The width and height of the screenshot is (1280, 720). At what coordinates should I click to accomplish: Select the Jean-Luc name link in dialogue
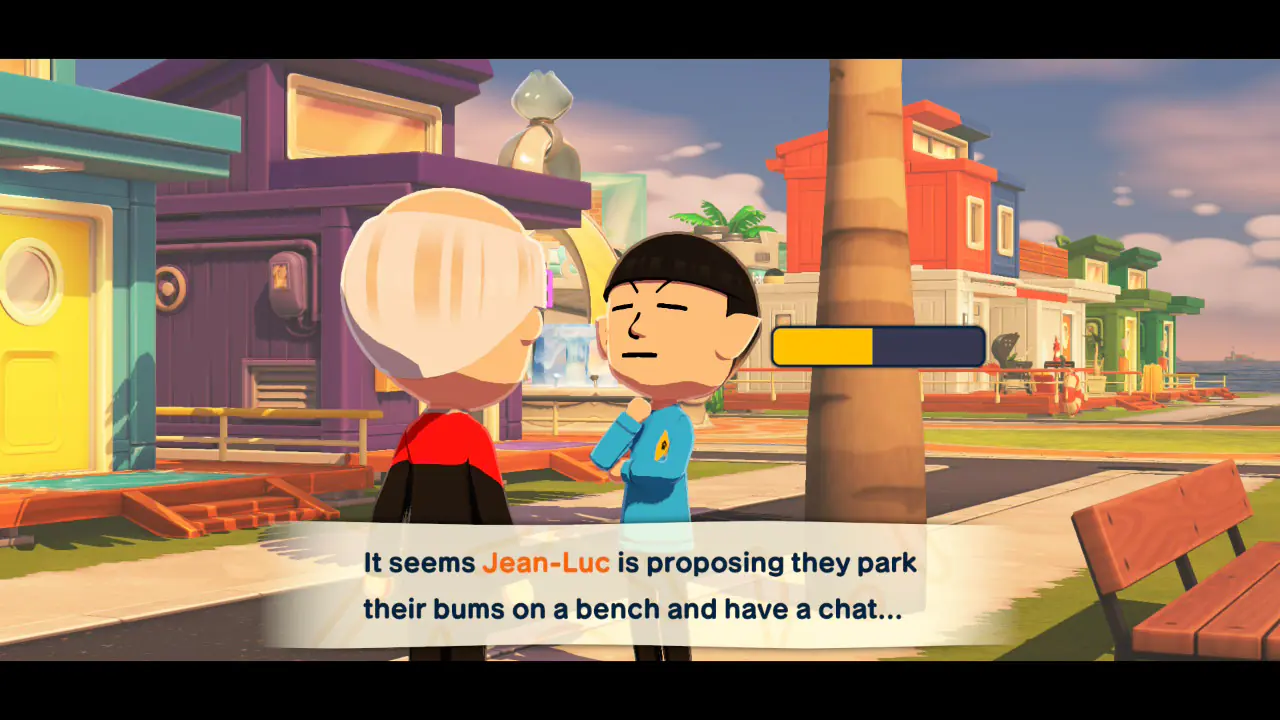pyautogui.click(x=546, y=563)
